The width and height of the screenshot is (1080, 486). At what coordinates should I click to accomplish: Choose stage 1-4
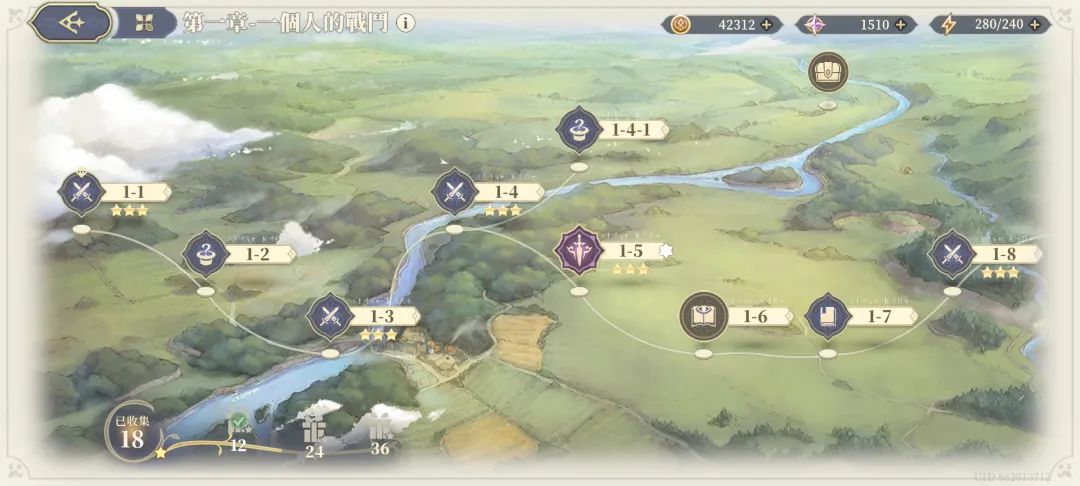pos(454,192)
